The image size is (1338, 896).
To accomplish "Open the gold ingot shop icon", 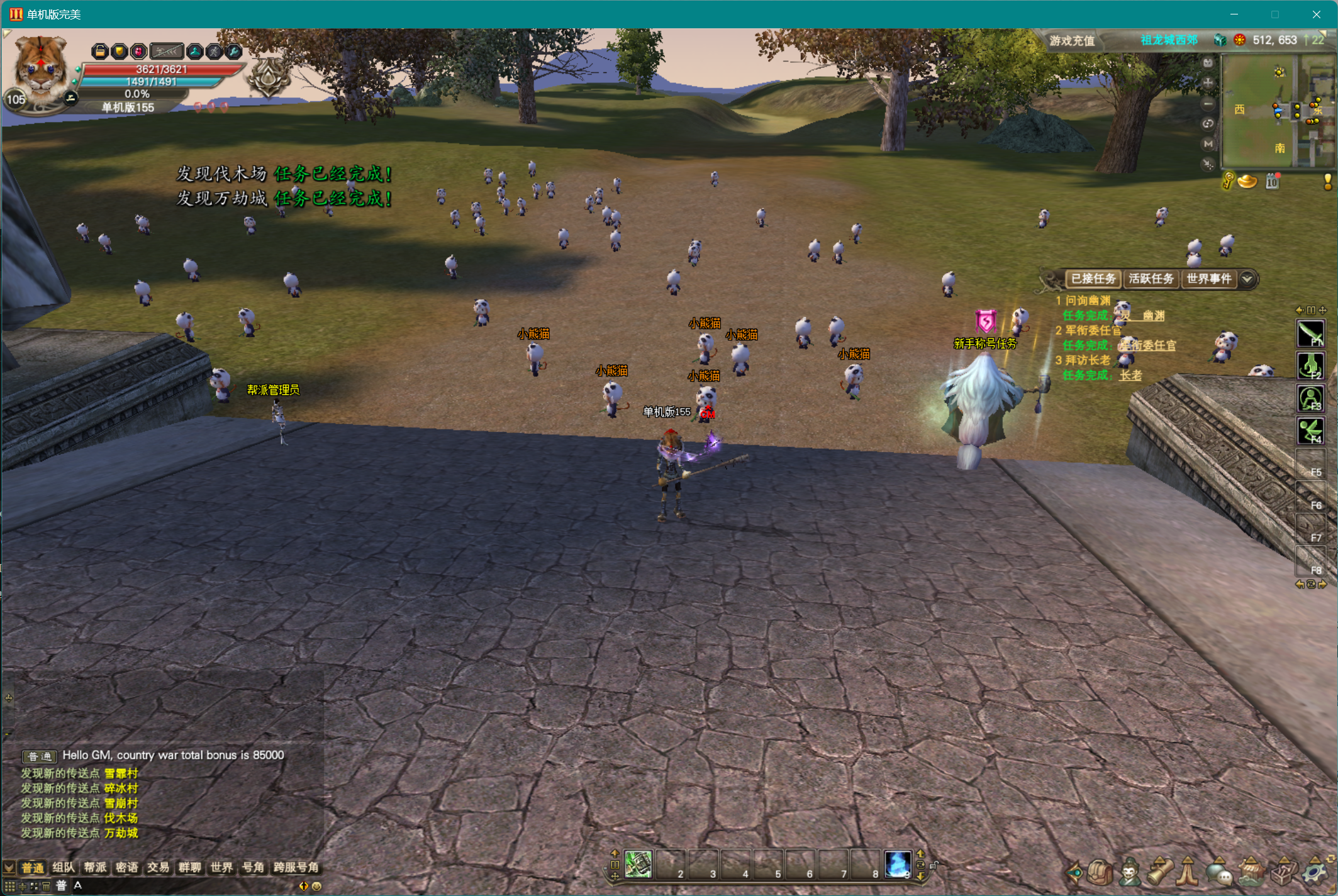I will pos(1247,182).
